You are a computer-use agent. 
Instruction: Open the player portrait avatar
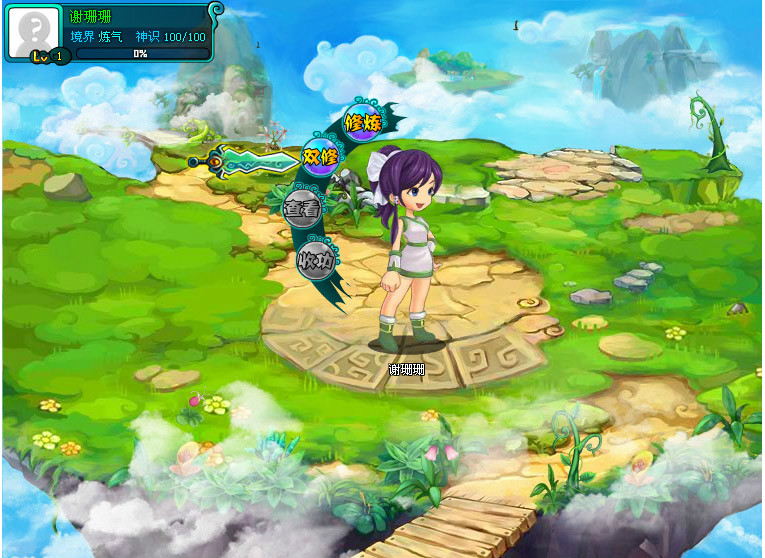34,30
